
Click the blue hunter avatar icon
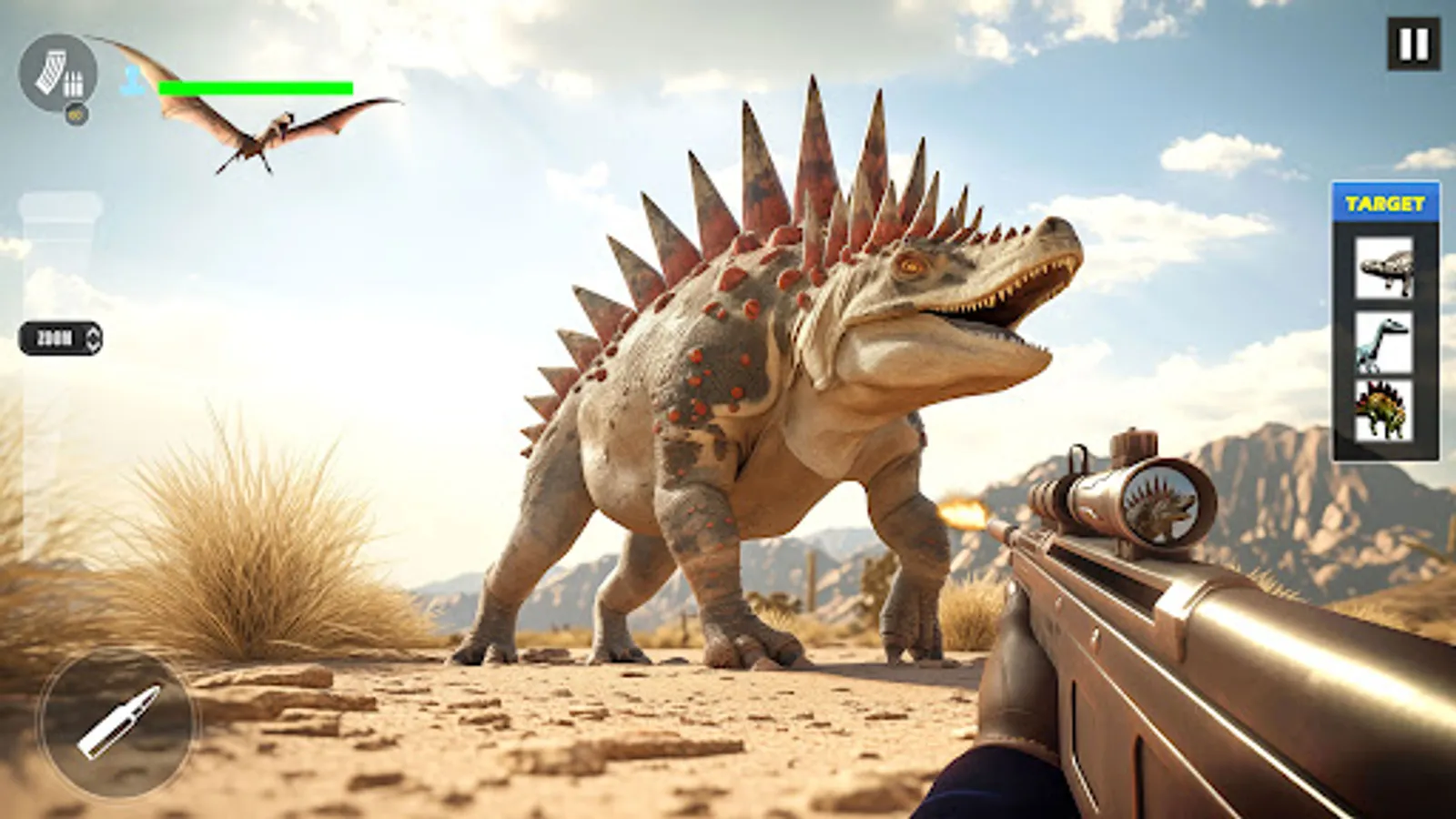coord(130,81)
